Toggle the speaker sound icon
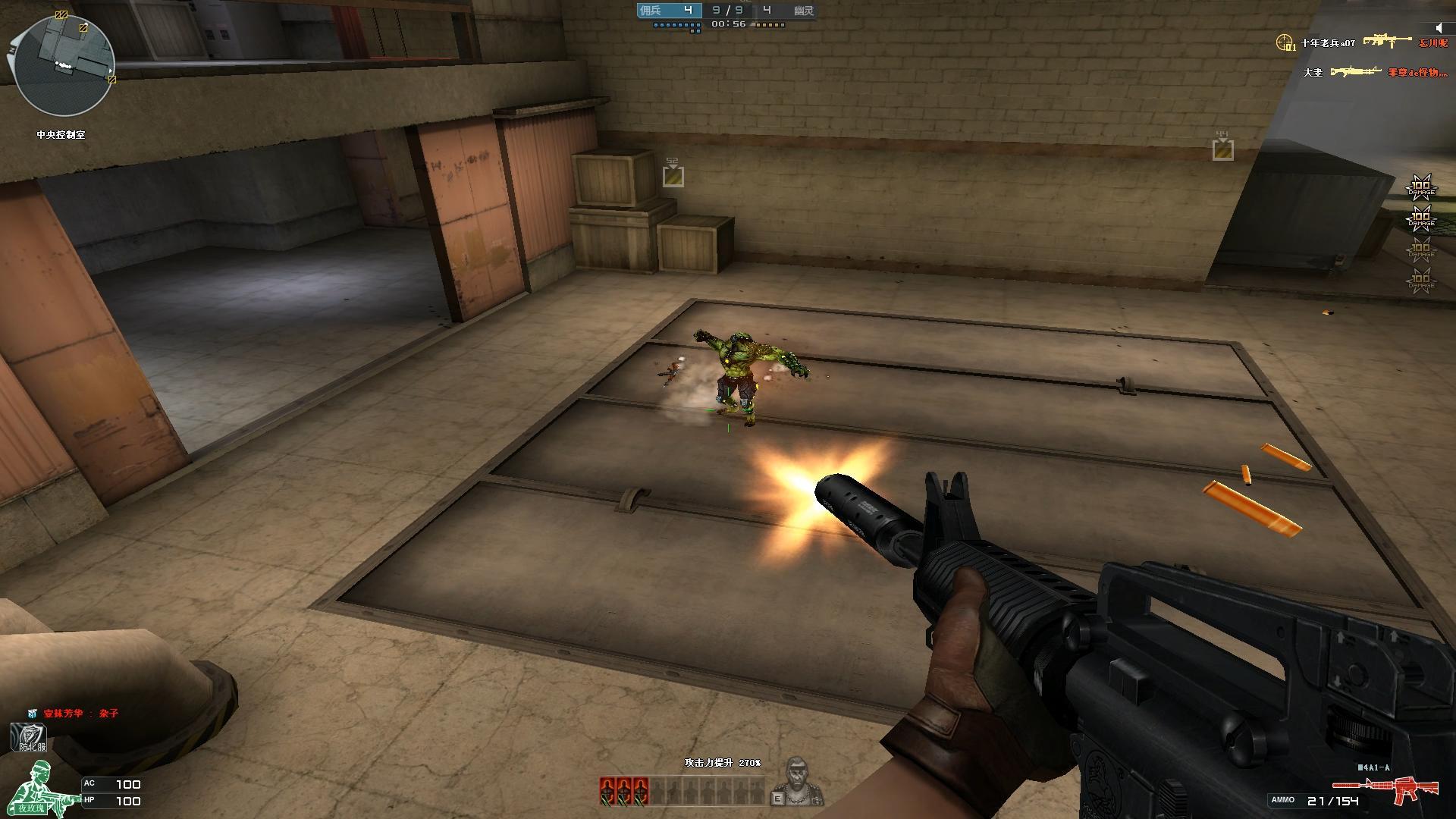 tap(1439, 28)
